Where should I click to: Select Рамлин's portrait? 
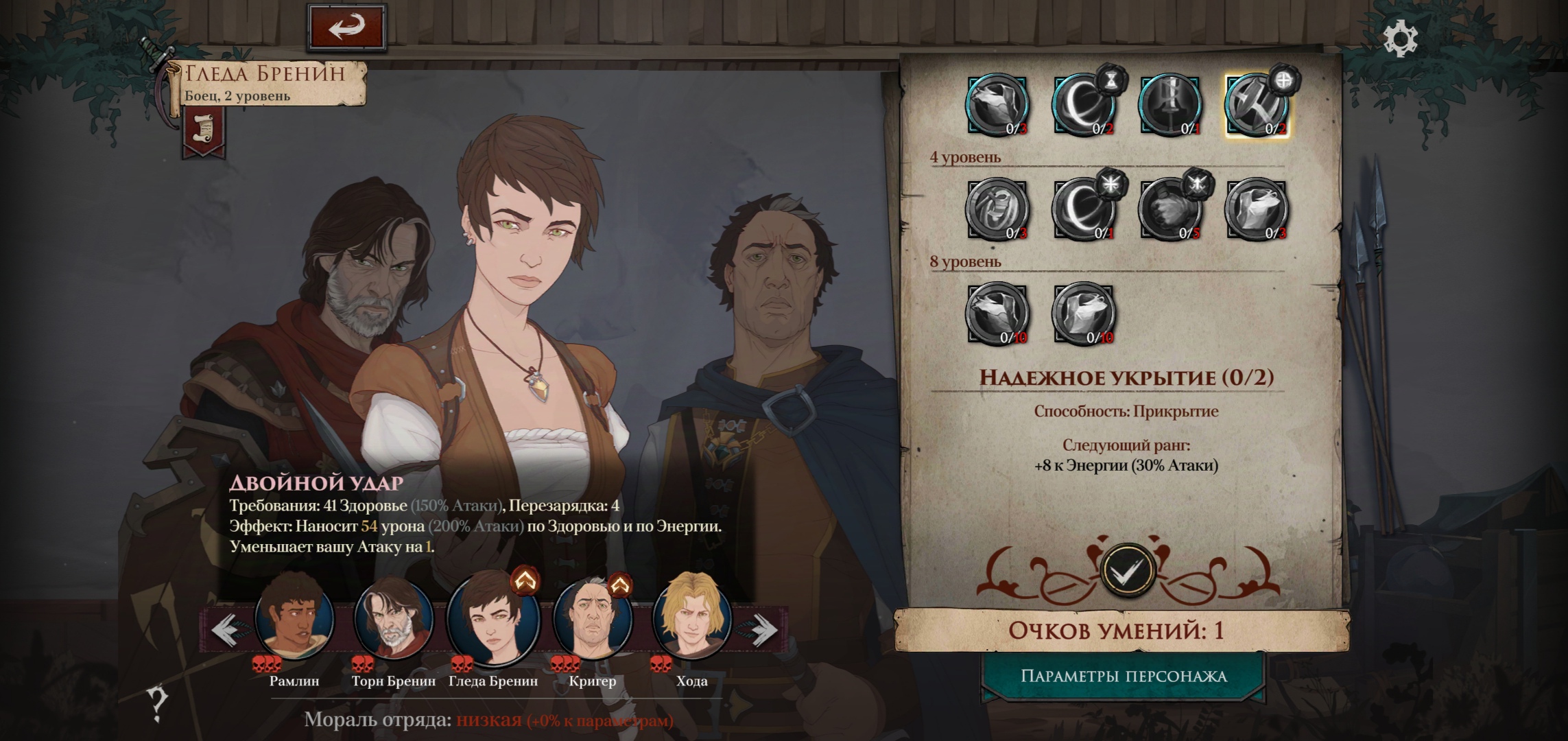click(x=294, y=617)
